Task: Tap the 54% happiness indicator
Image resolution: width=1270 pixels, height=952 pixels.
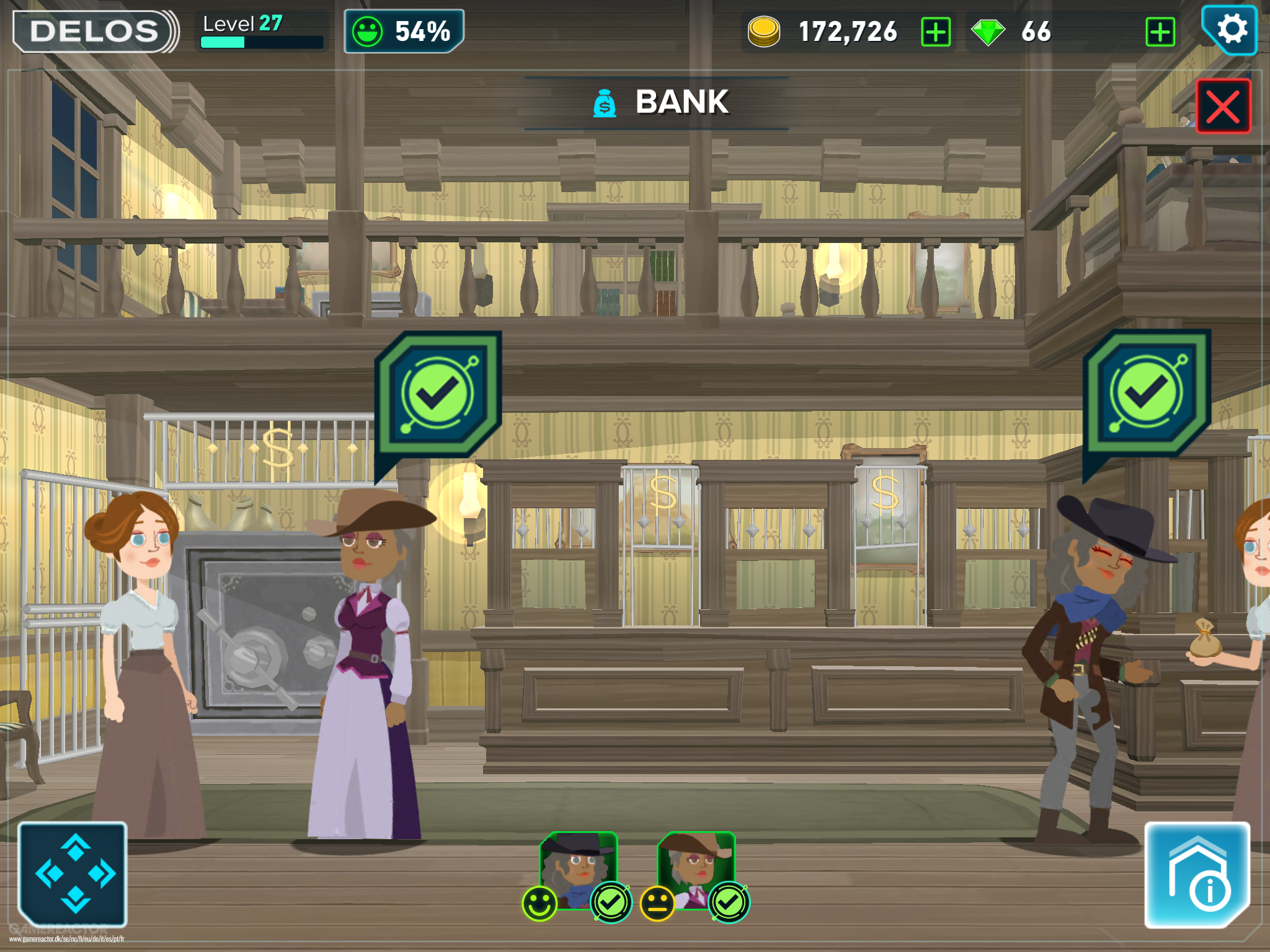Action: click(403, 29)
